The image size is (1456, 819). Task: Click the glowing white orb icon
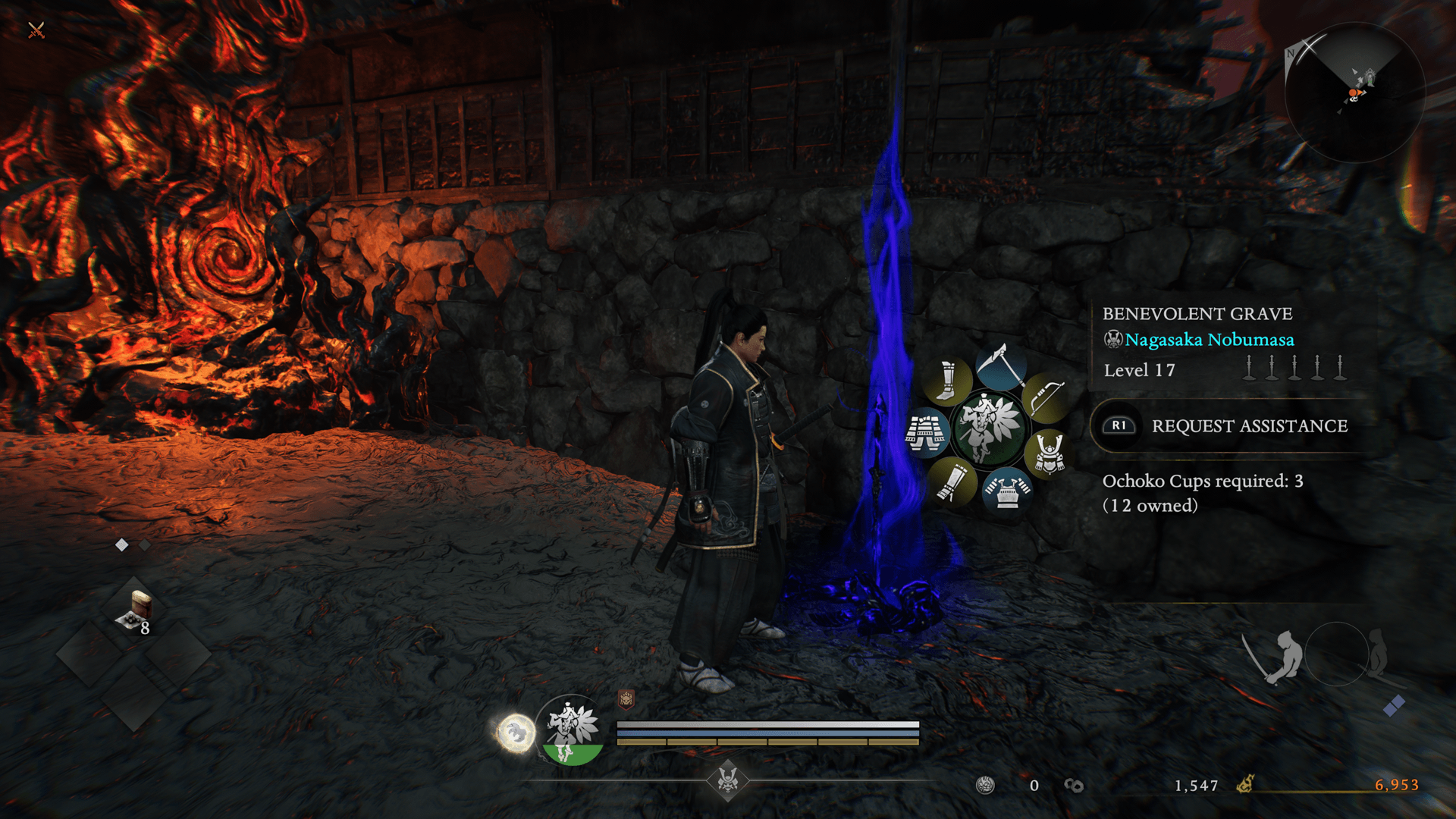click(516, 733)
